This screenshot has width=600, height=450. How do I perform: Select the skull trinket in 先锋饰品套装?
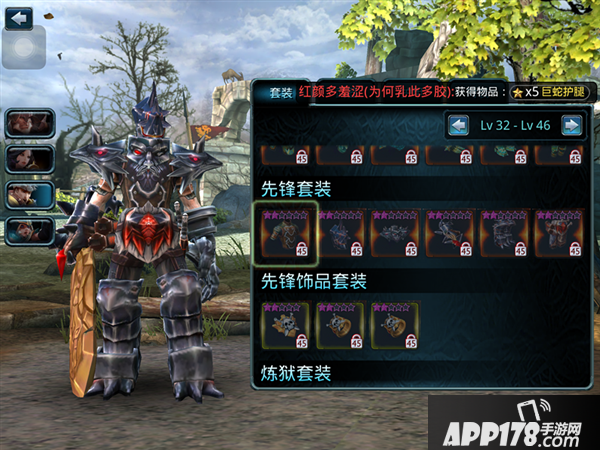coord(285,325)
